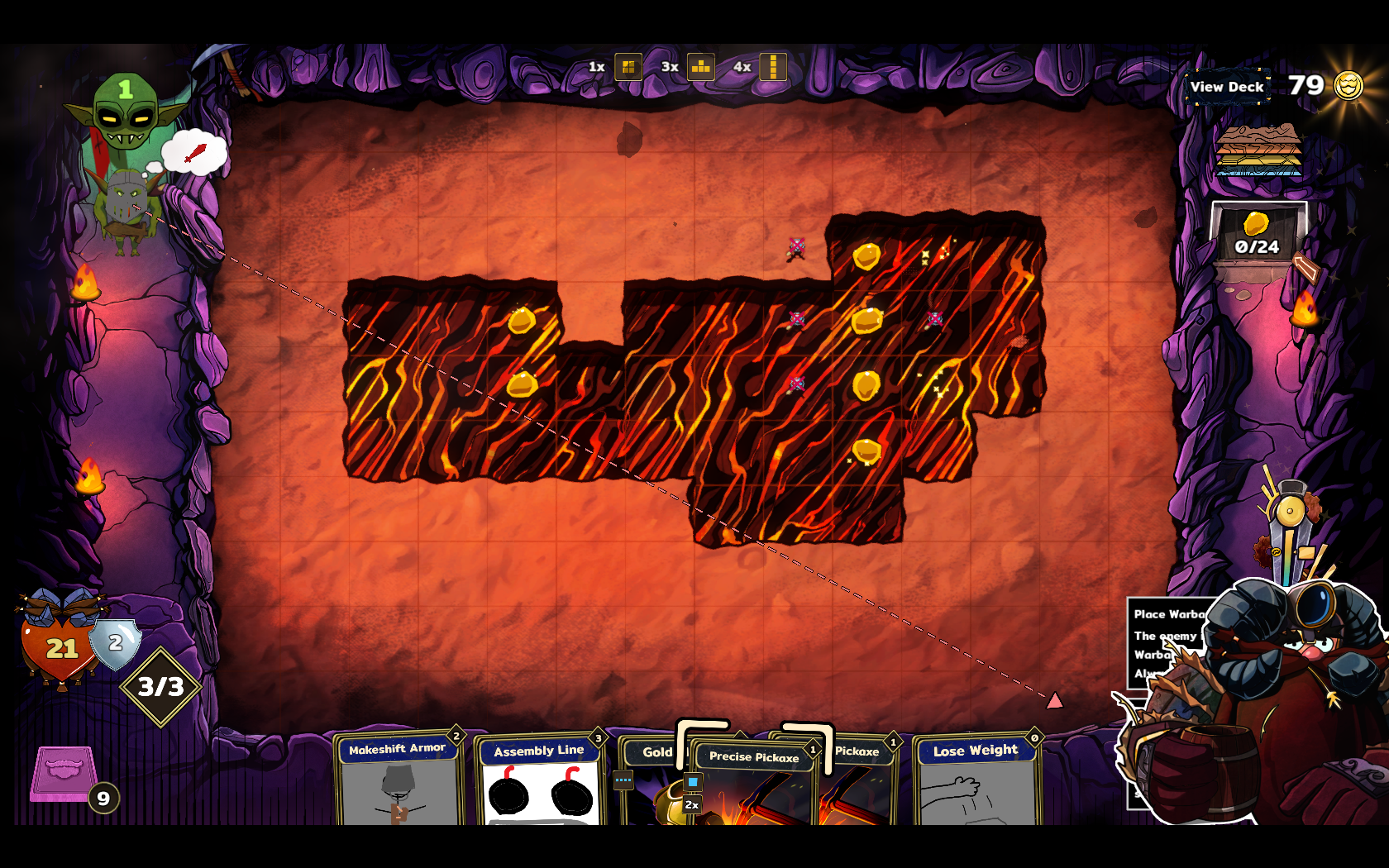Open the pink draw pile
This screenshot has width=1389, height=868.
[64, 775]
